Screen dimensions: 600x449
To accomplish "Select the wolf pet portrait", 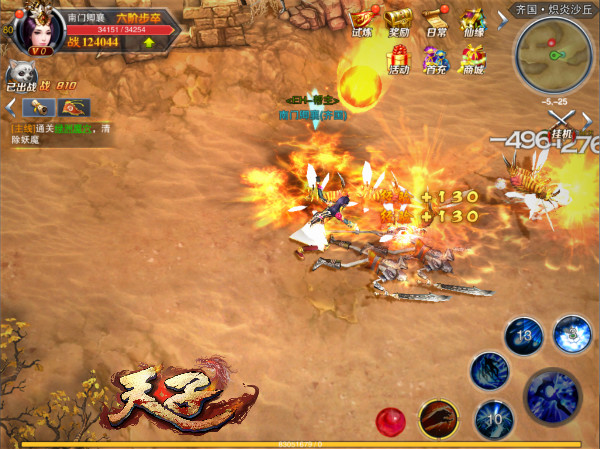I will [21, 75].
